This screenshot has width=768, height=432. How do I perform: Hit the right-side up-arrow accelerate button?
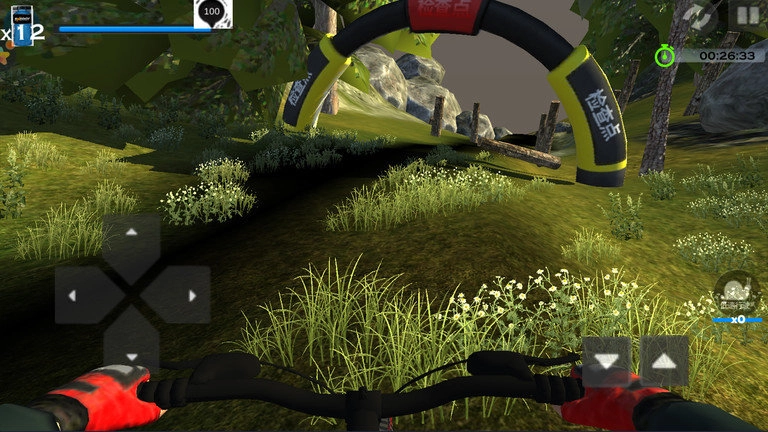click(x=664, y=360)
